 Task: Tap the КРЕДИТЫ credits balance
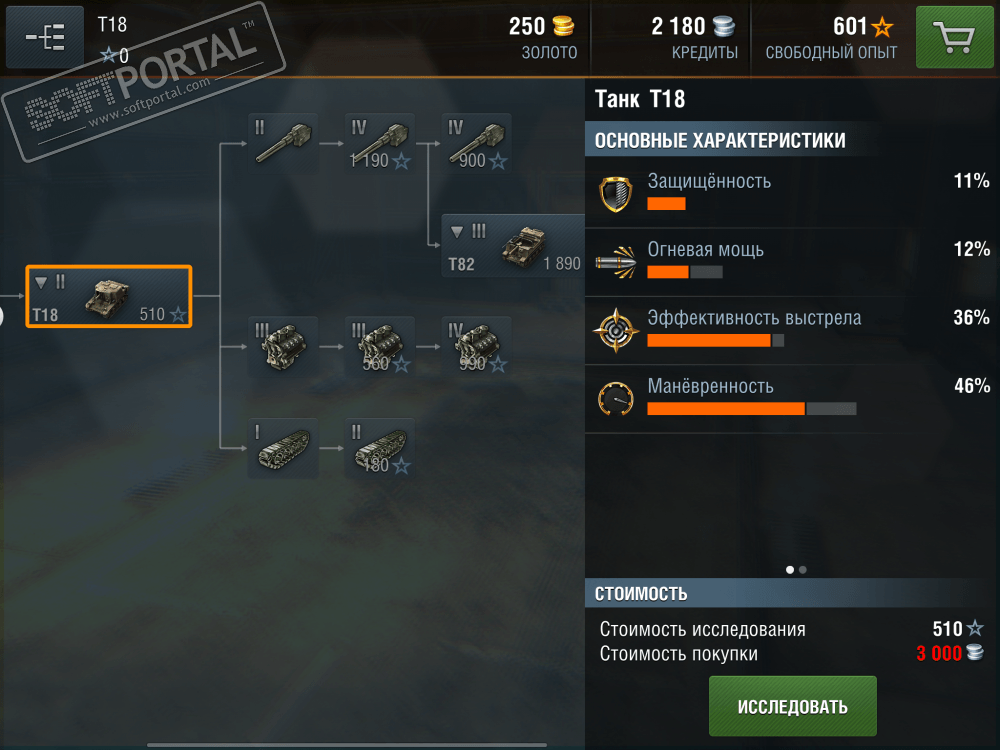[x=694, y=37]
